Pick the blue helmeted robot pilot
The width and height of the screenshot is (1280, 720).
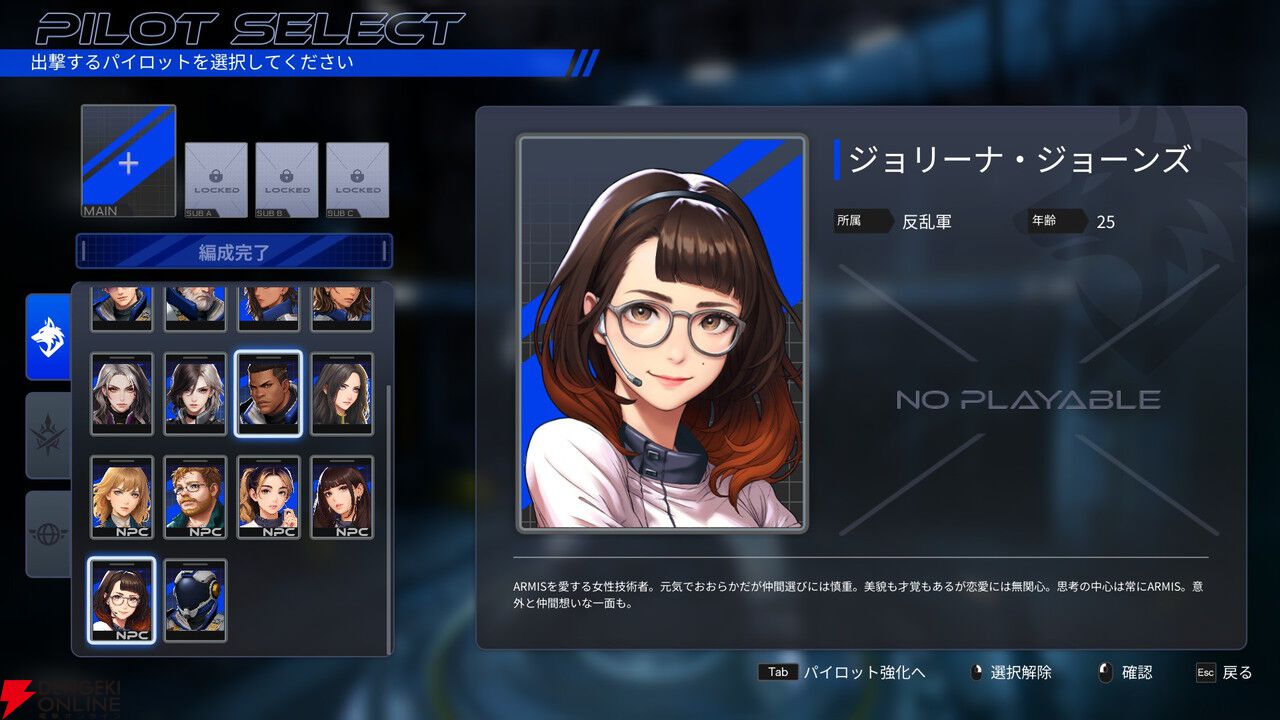coord(195,600)
